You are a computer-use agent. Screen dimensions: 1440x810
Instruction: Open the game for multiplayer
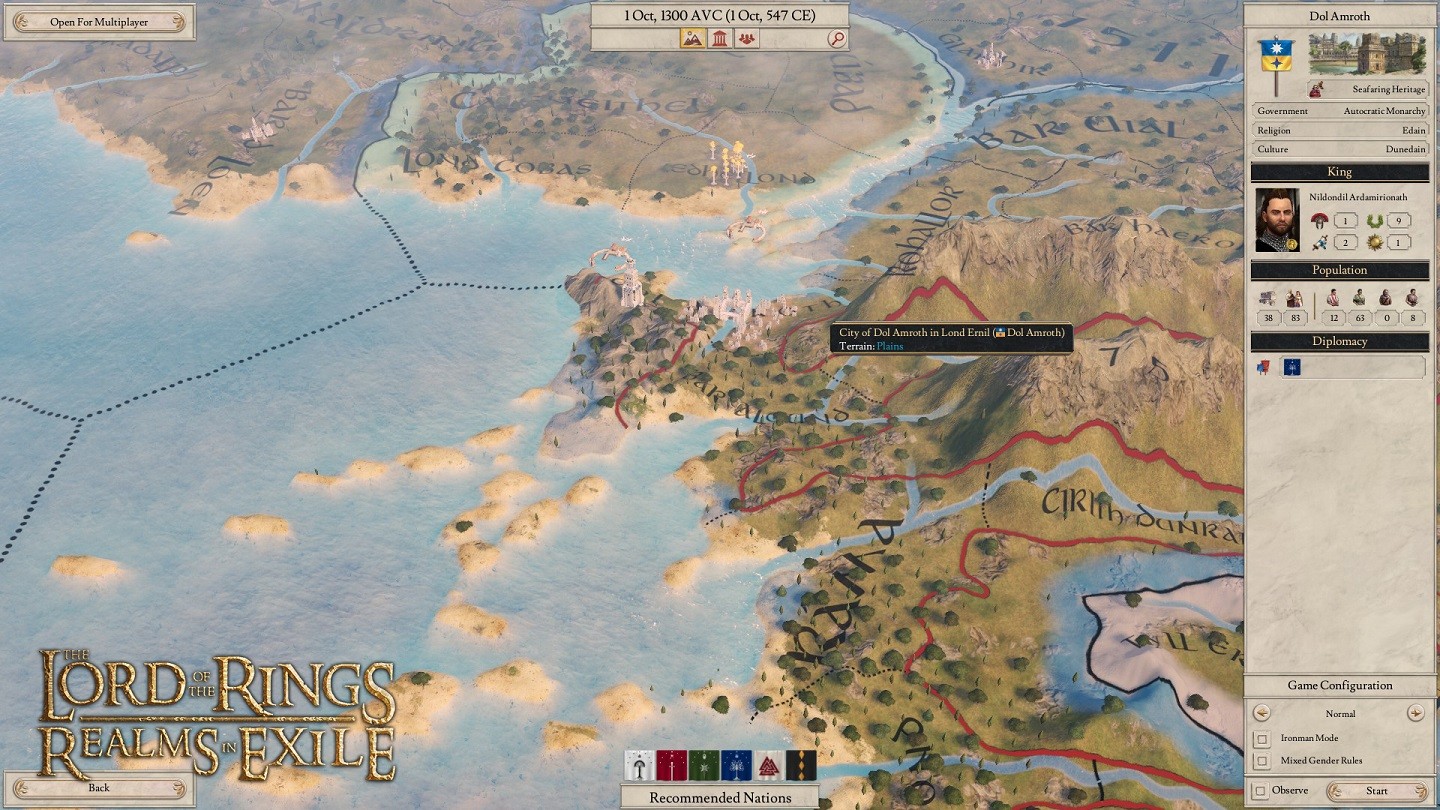tap(98, 22)
